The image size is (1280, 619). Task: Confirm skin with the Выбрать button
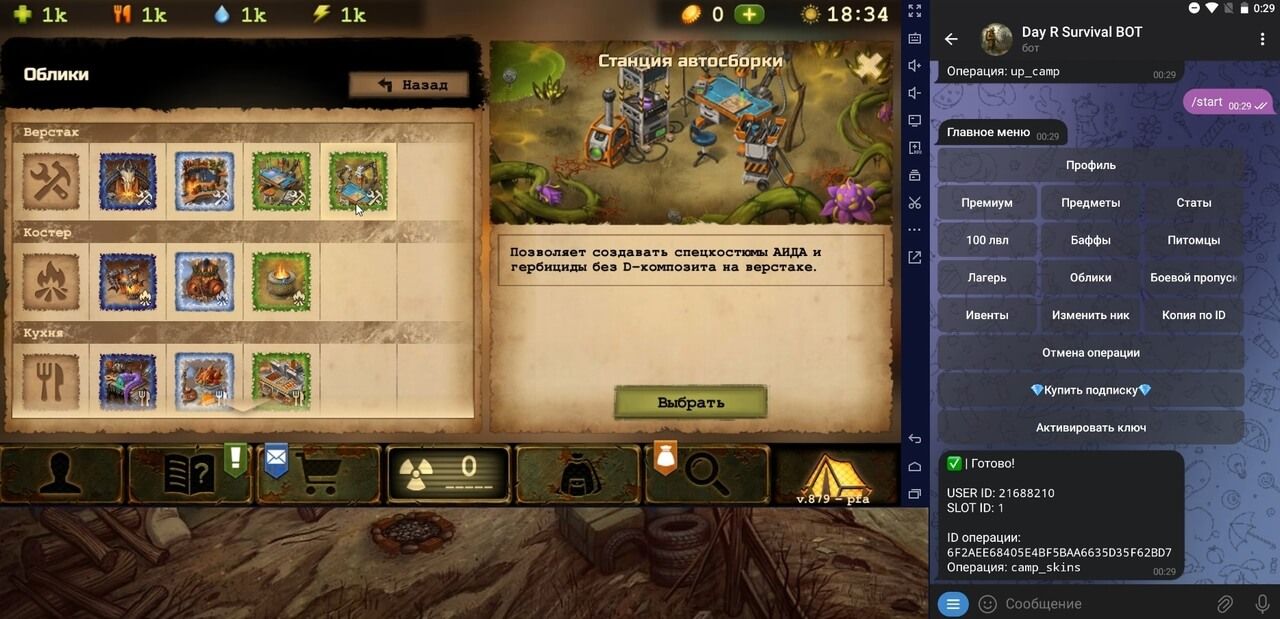690,403
